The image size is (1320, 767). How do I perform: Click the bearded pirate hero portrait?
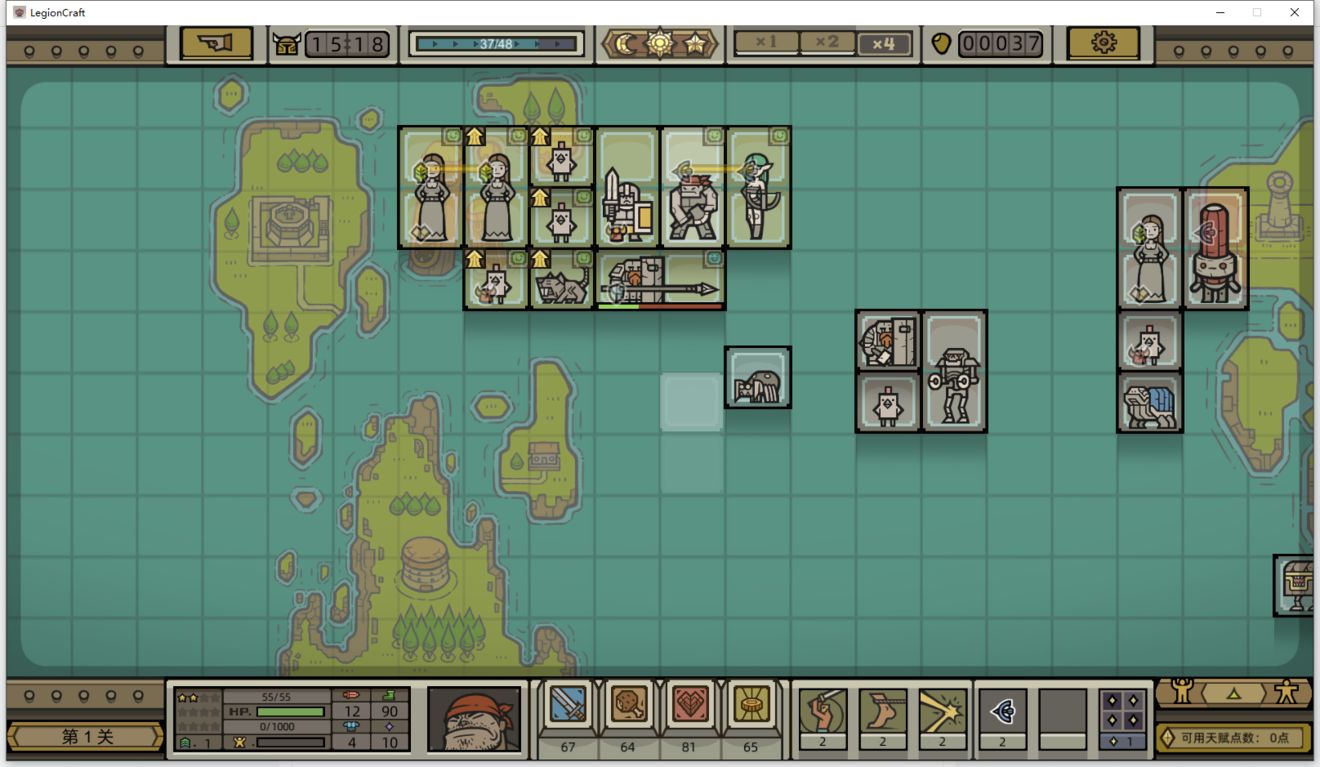click(474, 718)
